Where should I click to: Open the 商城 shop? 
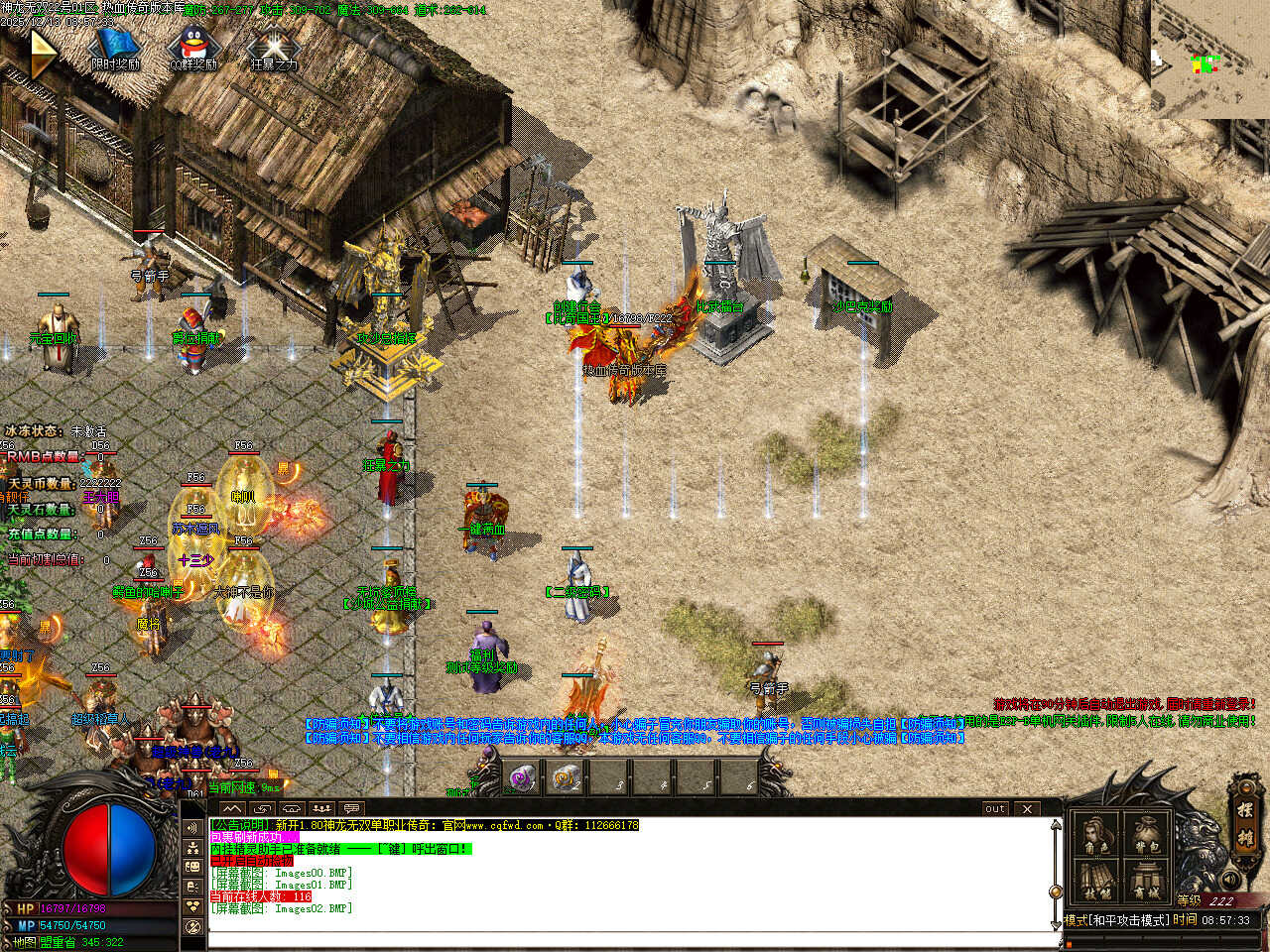pos(1147,881)
